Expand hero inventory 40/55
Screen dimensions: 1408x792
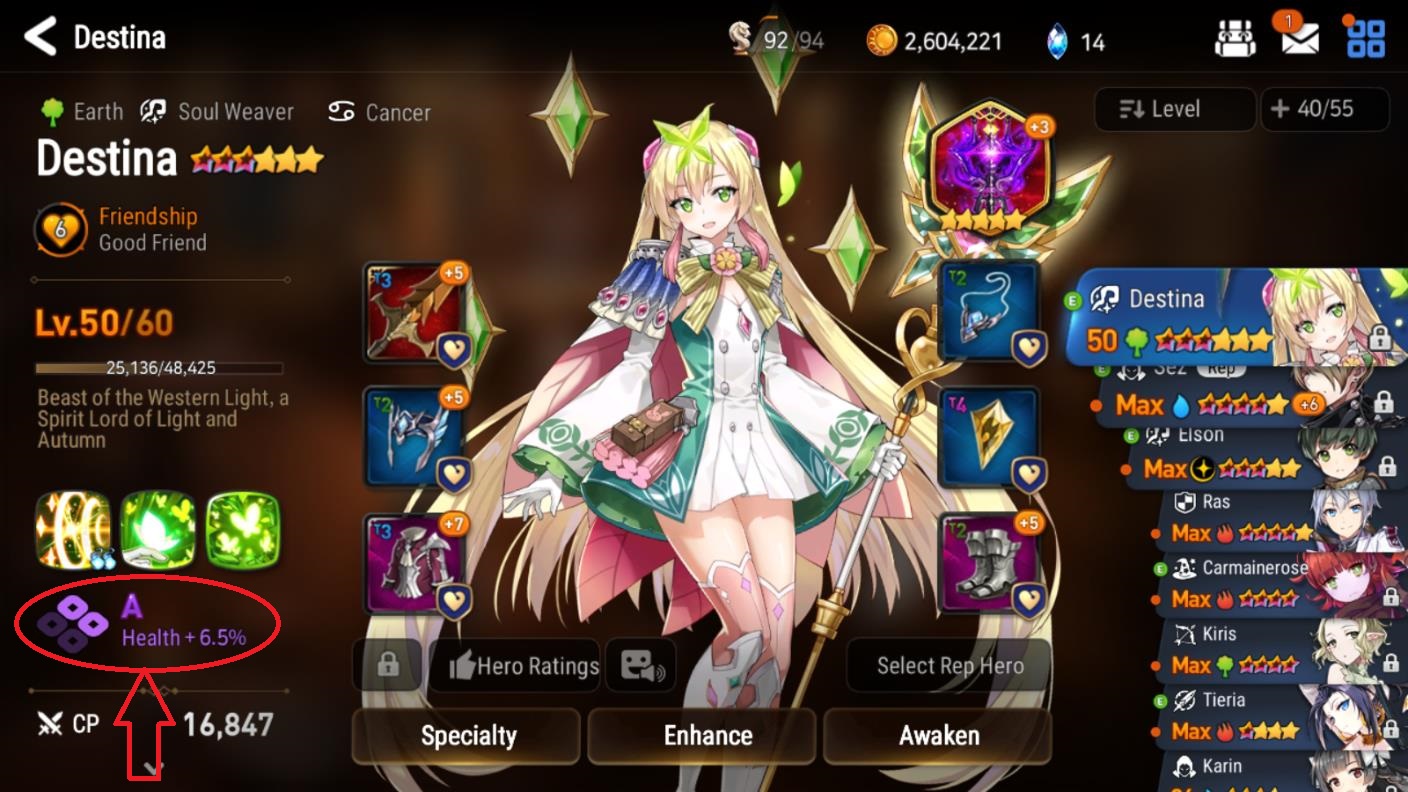tap(1325, 109)
